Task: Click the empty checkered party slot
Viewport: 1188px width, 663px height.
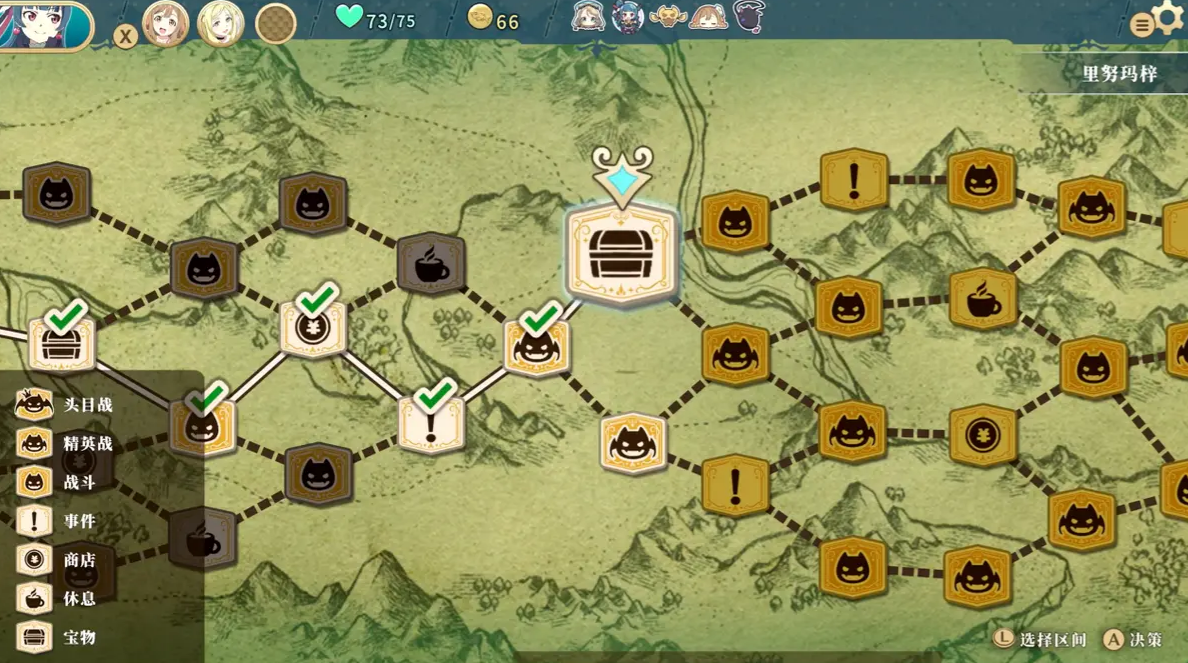Action: point(275,24)
